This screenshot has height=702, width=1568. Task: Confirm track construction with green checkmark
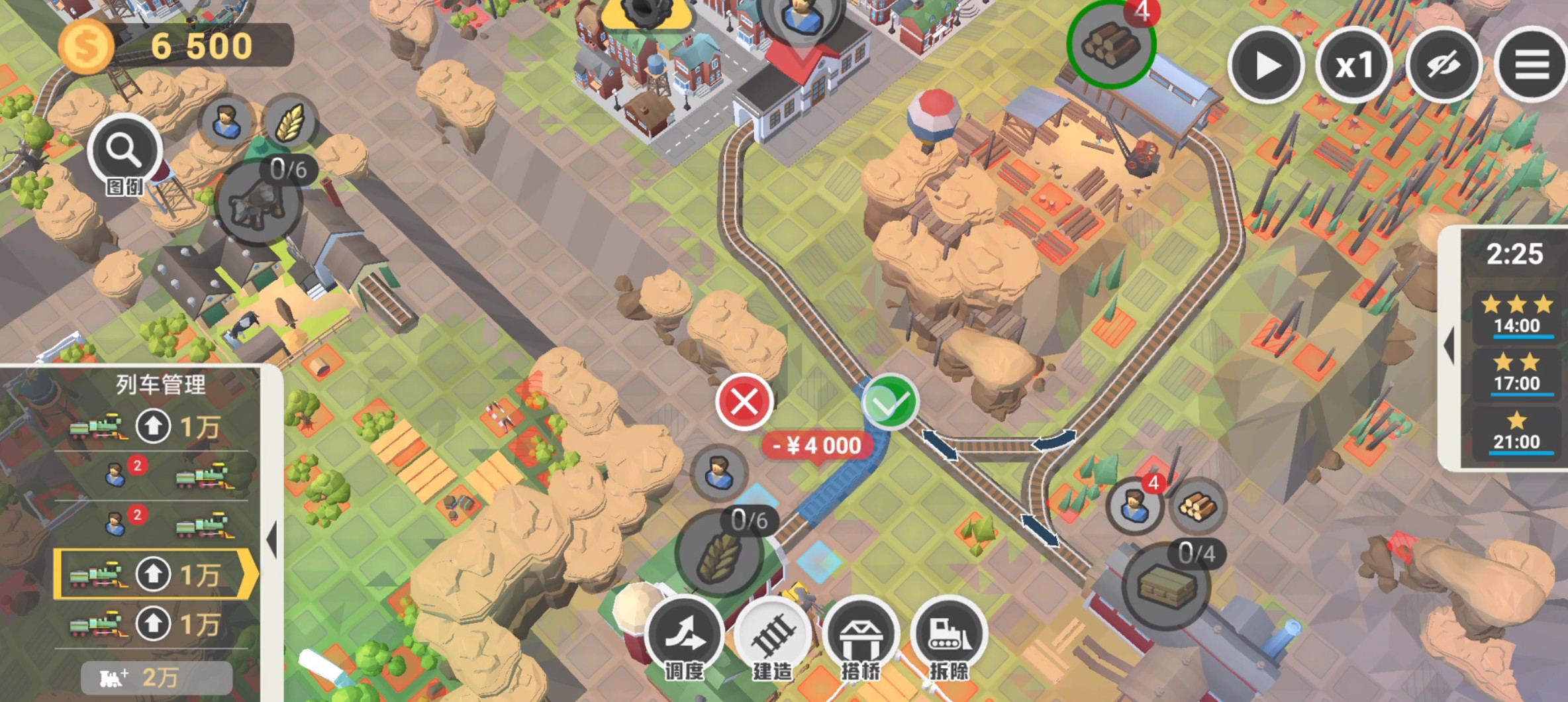(890, 402)
